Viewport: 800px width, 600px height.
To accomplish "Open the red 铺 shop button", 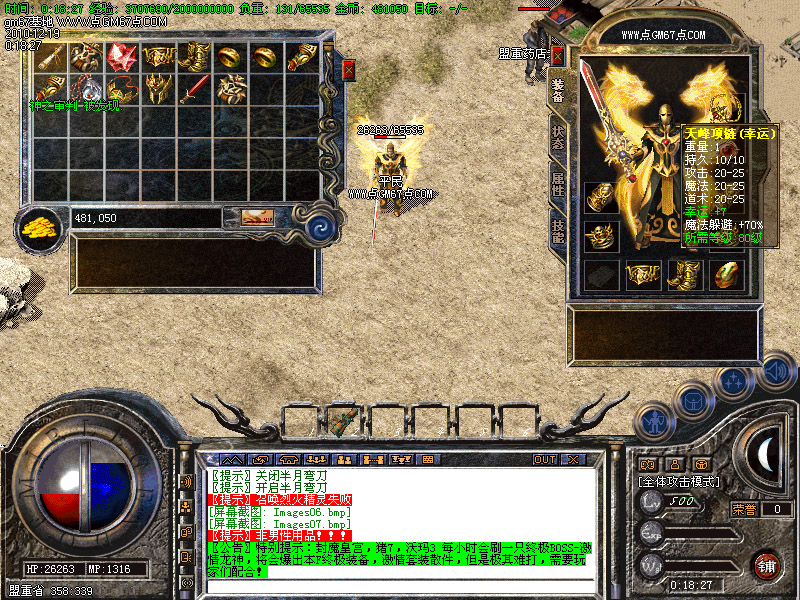I will [767, 565].
